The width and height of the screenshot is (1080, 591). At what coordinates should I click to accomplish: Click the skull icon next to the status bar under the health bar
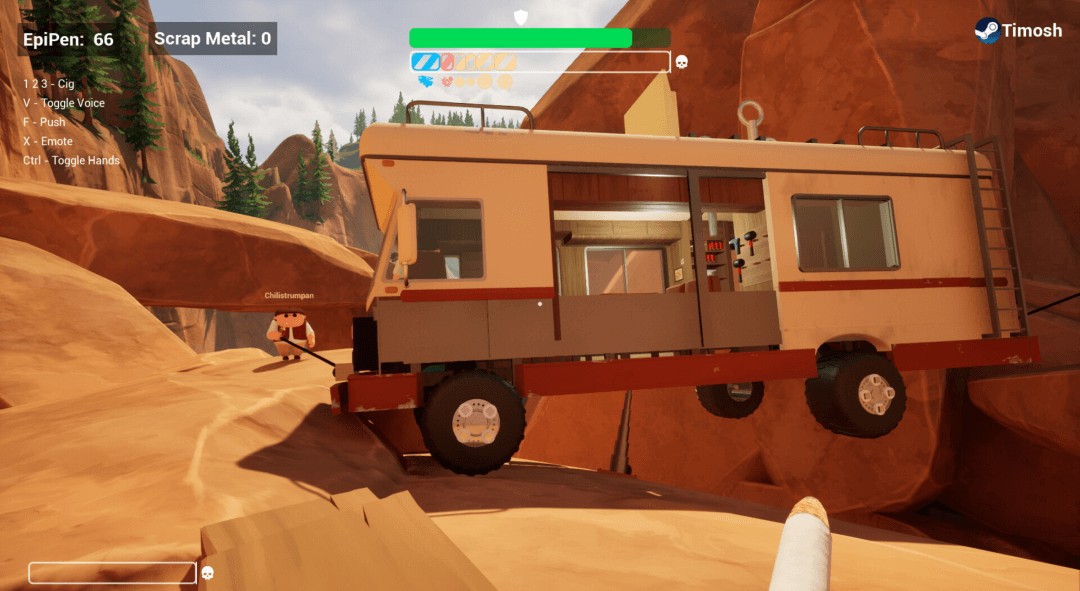[682, 62]
